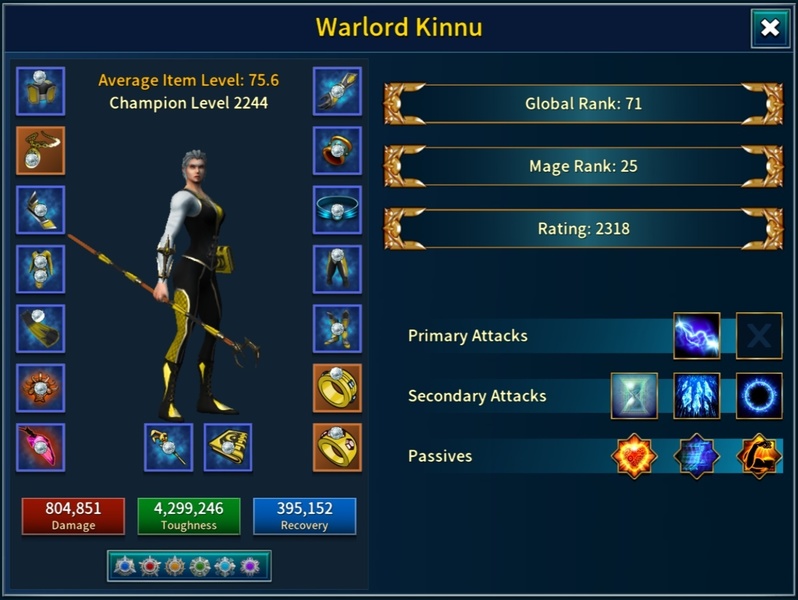
Task: Select the yellow spellbook off-hand slot
Action: 228,448
